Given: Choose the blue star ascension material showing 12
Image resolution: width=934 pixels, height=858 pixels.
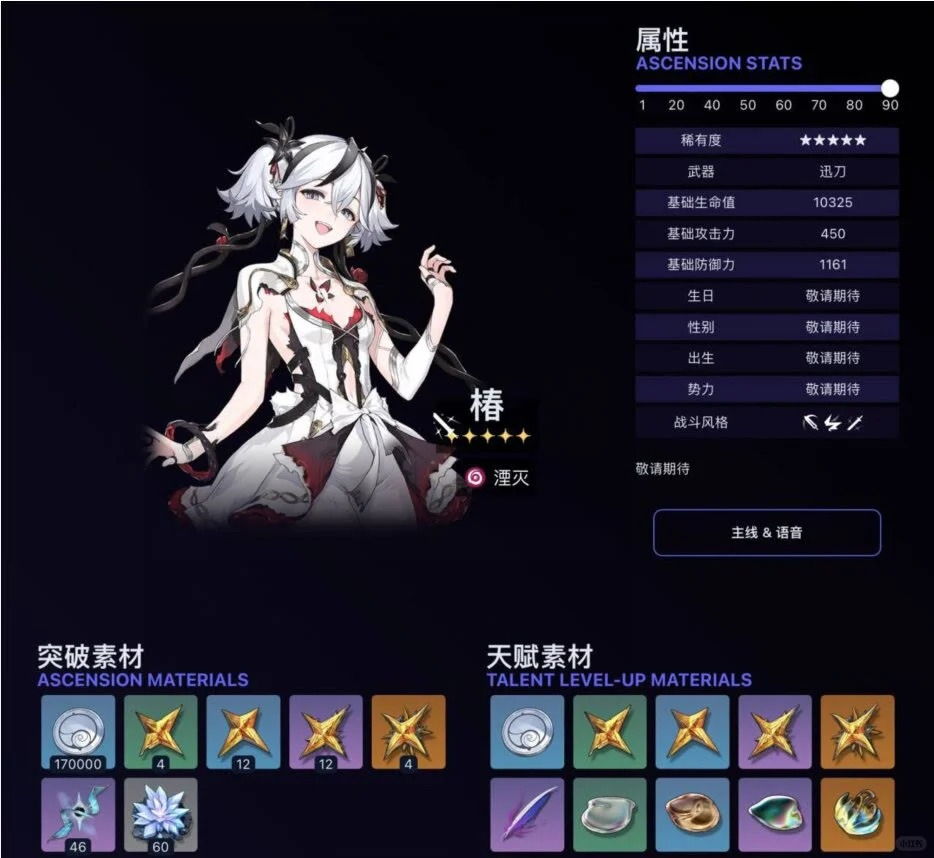Looking at the screenshot, I should point(243,732).
